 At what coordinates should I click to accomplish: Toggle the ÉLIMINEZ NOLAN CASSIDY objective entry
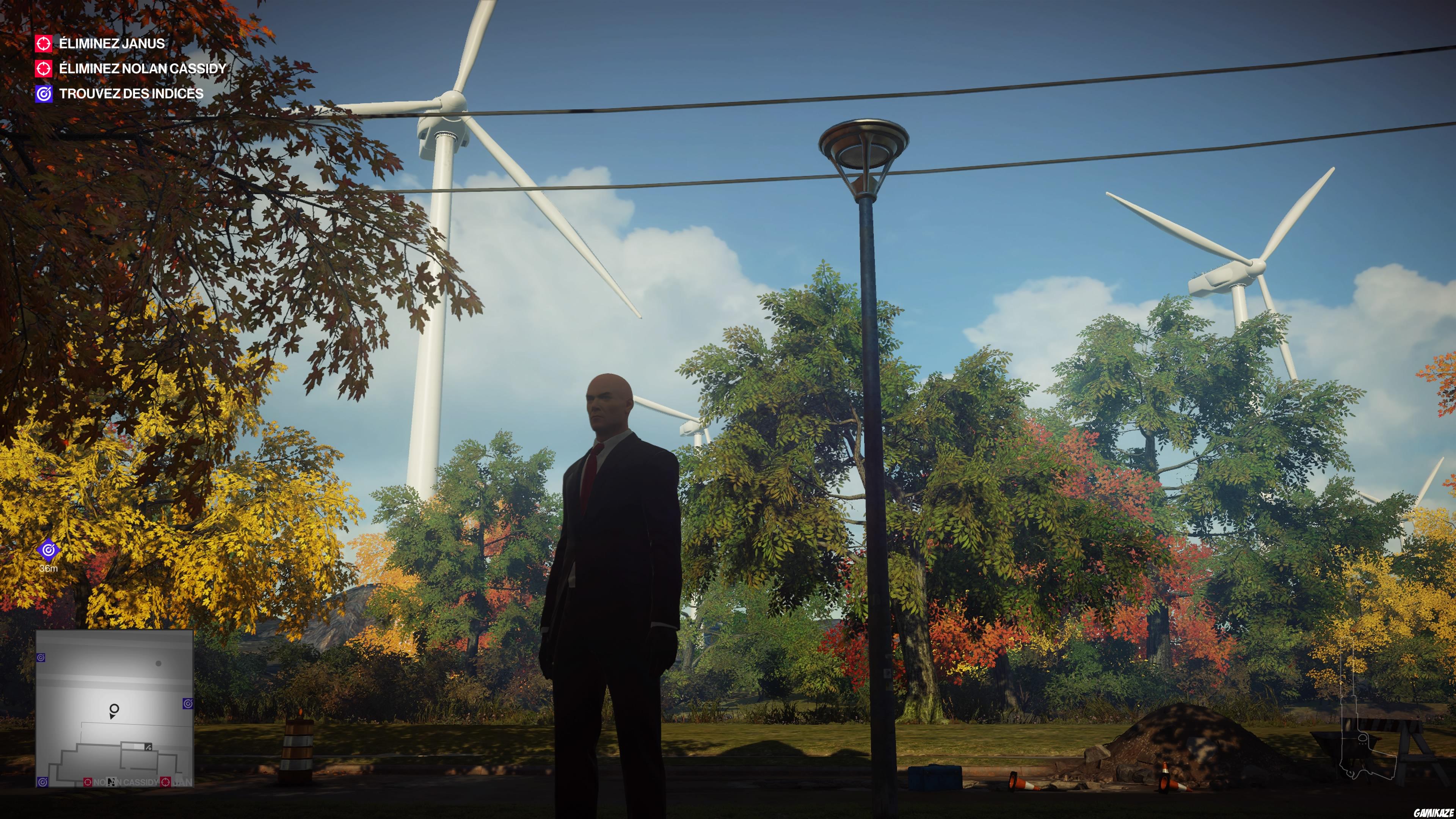143,69
